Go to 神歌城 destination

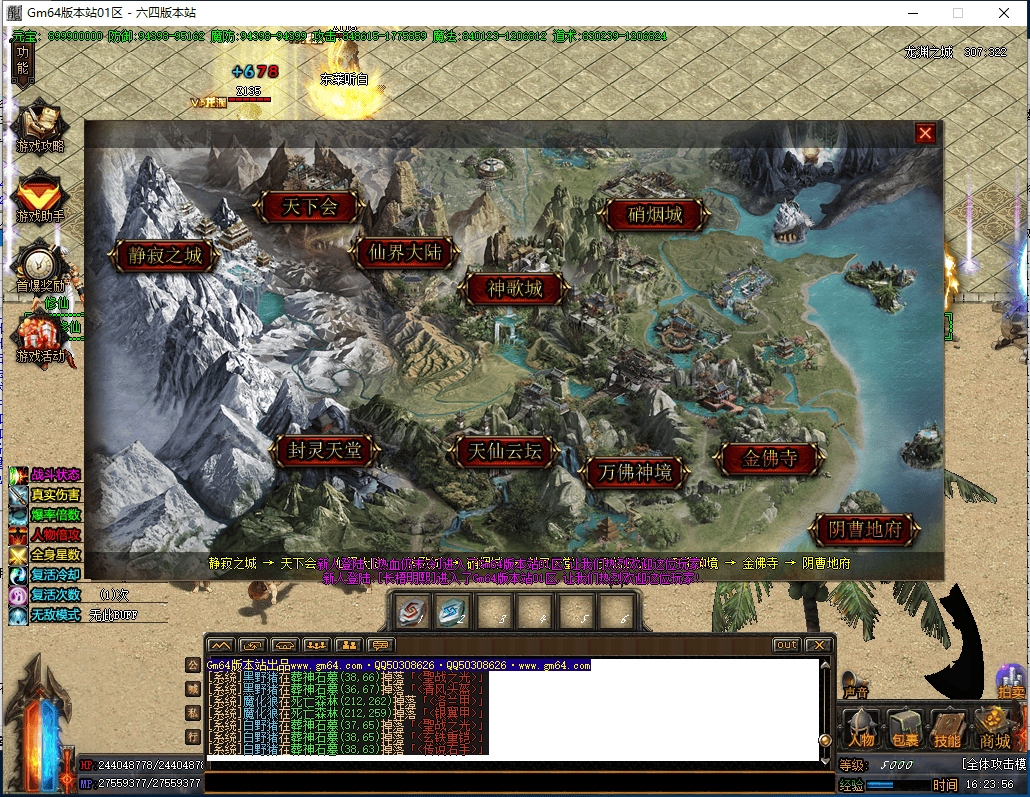515,289
